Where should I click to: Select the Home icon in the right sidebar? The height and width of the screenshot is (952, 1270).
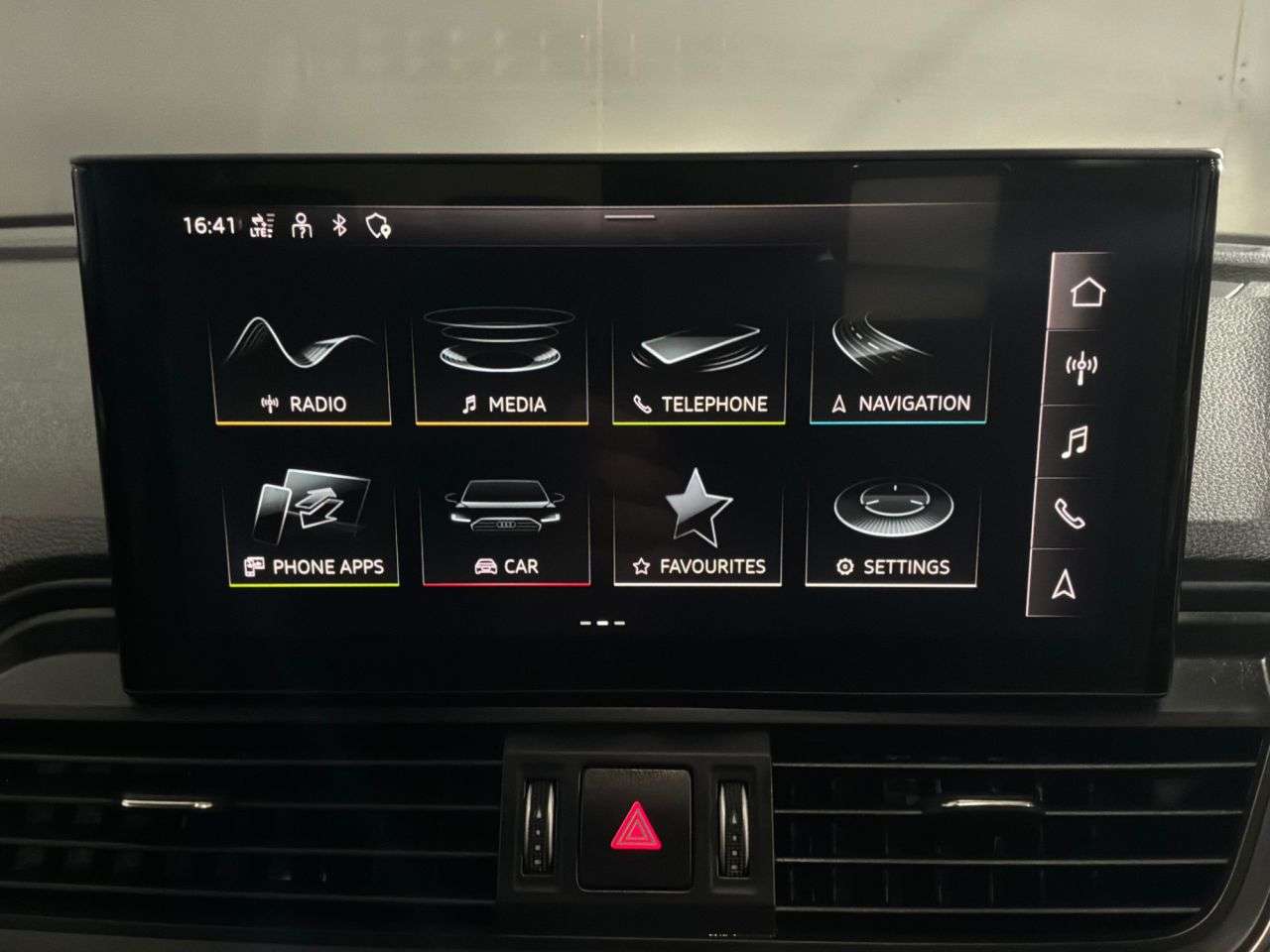[x=1087, y=292]
